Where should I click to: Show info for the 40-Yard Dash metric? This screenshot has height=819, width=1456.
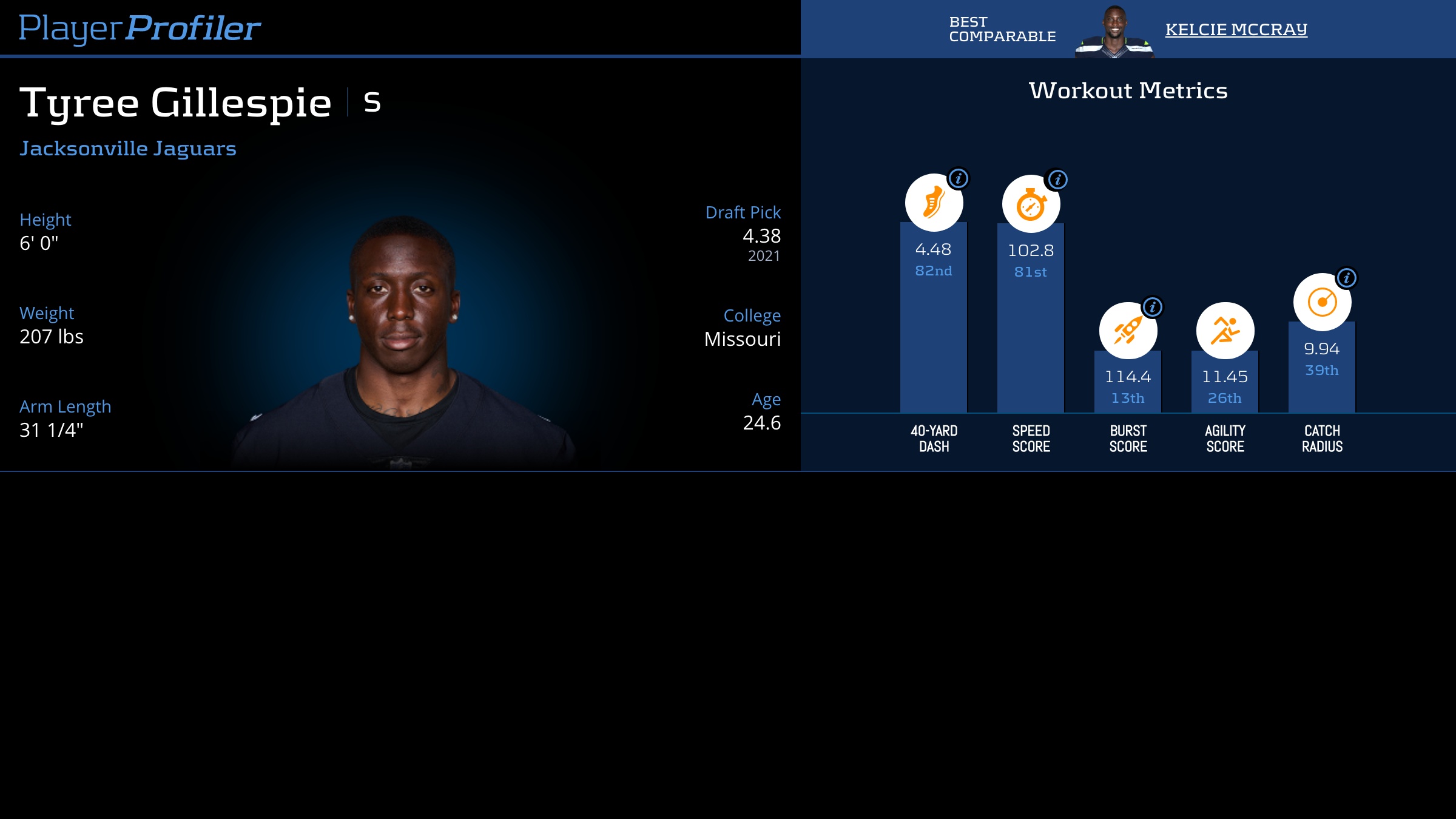(x=959, y=179)
